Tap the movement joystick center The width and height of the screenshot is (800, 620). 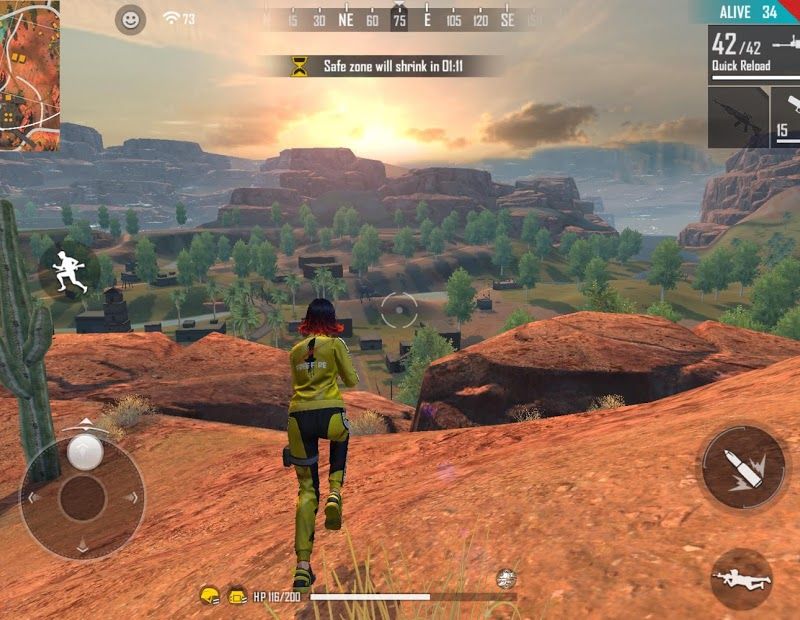point(83,497)
